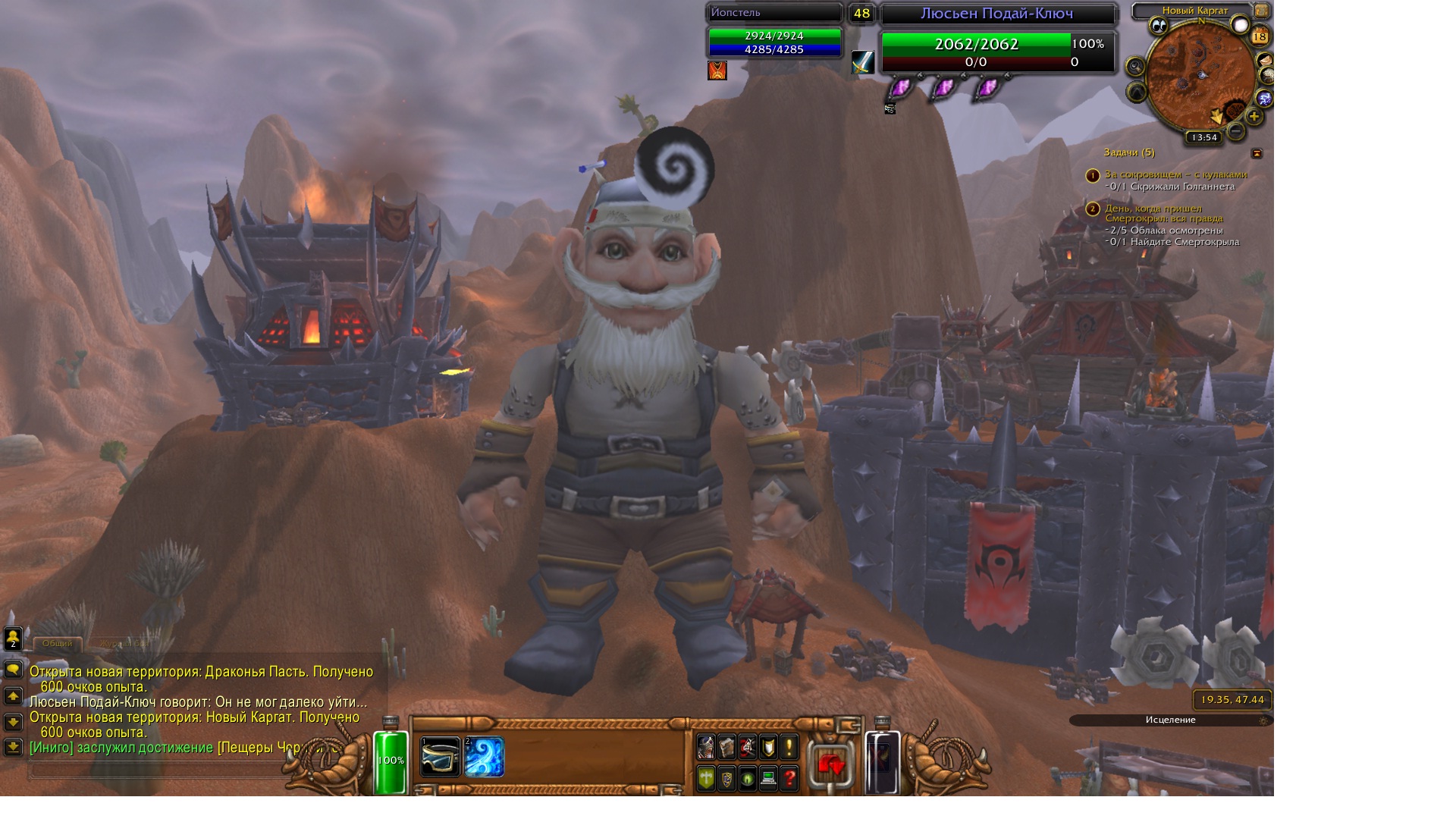Open the red question mark help button
Viewport: 1456px width, 819px height.
click(x=789, y=778)
